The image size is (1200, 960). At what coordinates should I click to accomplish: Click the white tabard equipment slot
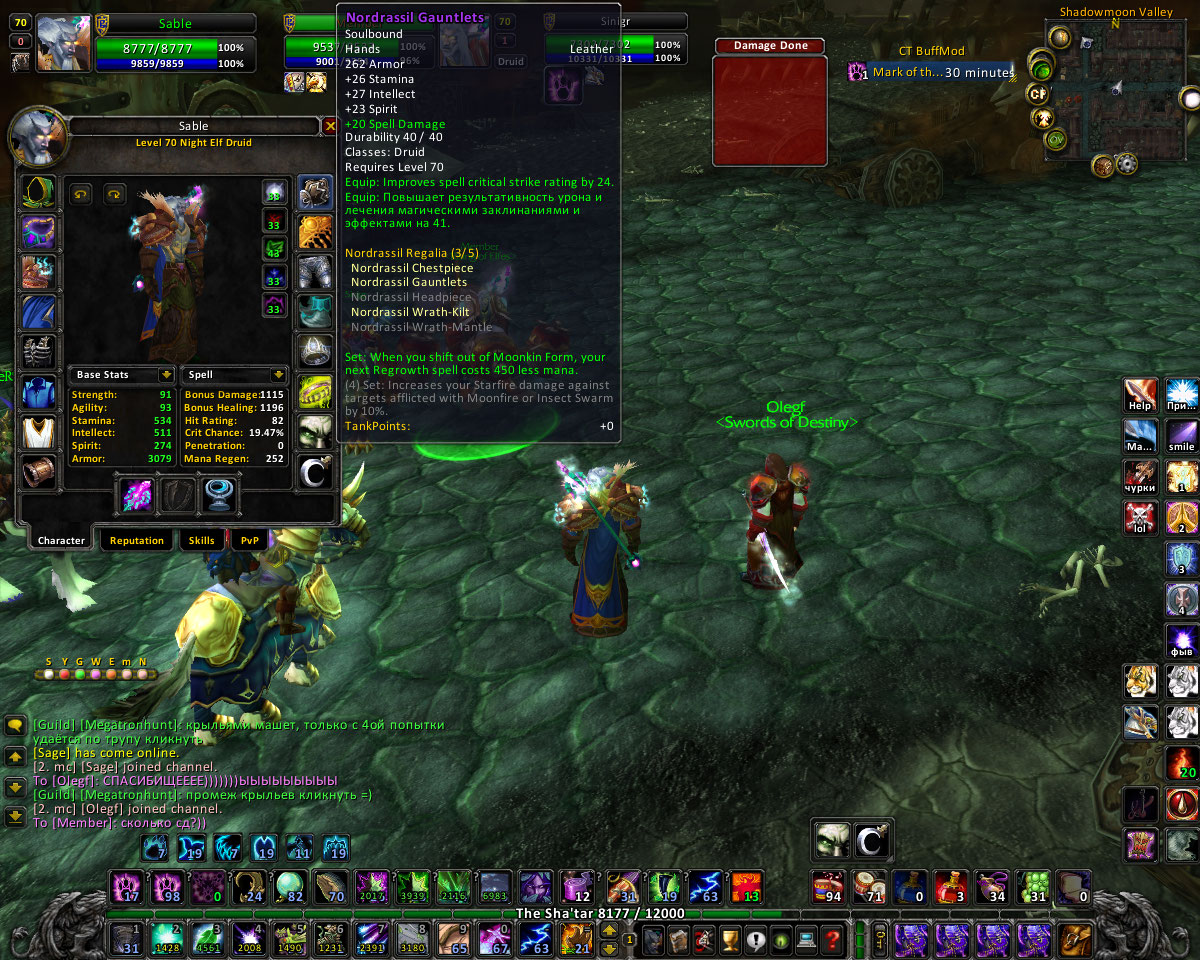click(x=40, y=433)
